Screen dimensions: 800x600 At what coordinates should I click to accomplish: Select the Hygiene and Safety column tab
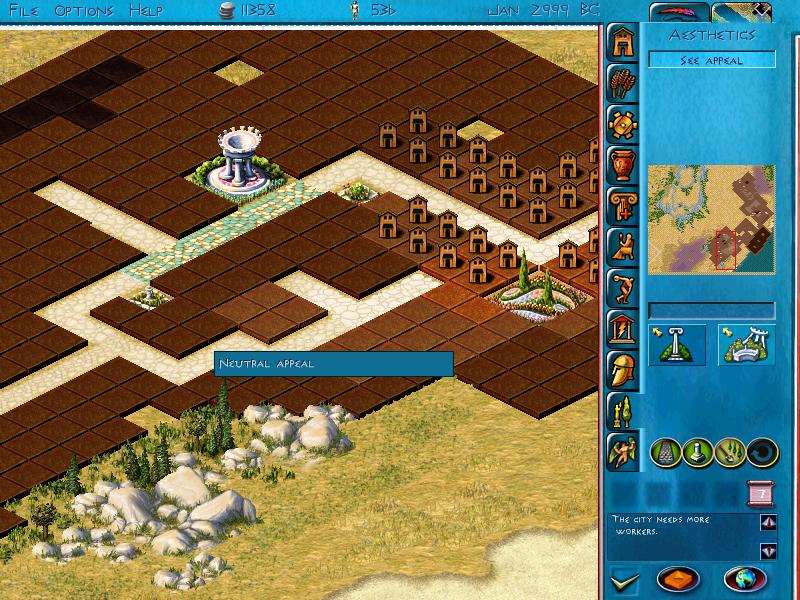[621, 205]
